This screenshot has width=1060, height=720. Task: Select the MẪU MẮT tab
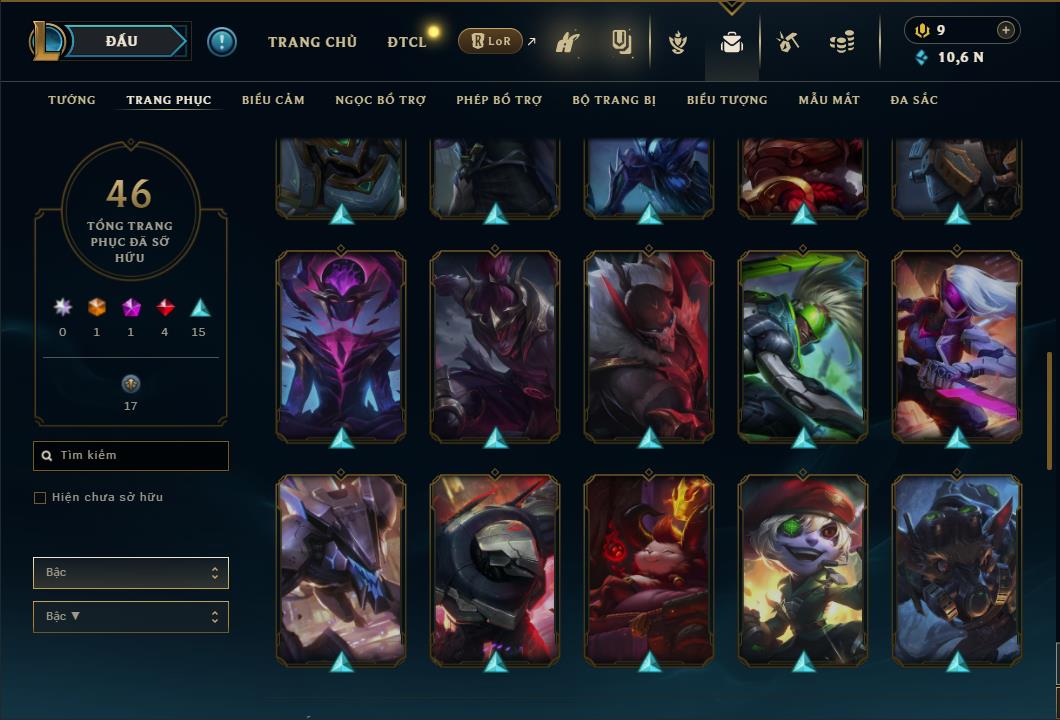point(829,100)
